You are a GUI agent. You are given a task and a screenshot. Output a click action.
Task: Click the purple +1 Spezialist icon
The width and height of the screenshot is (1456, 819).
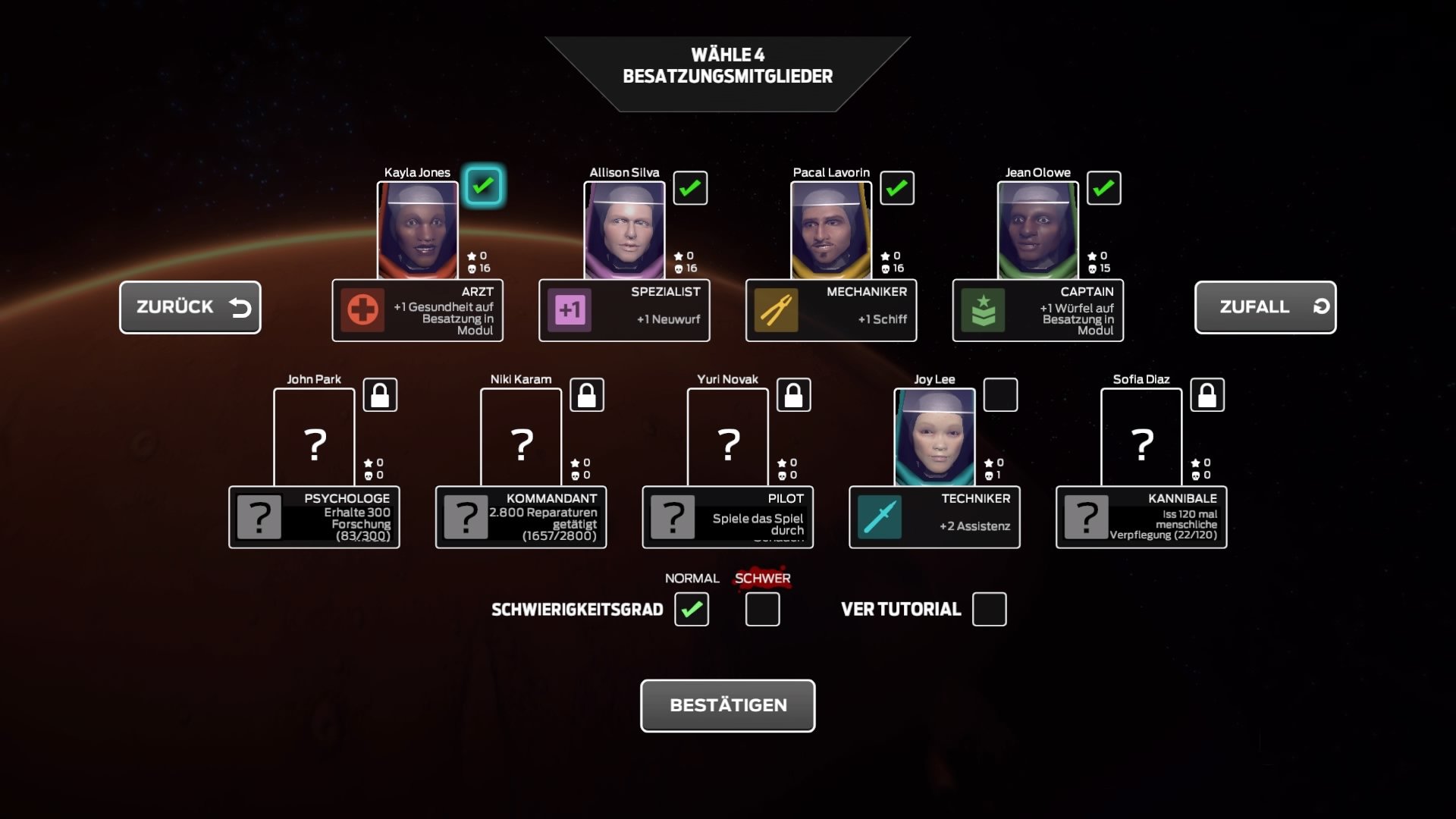click(570, 310)
